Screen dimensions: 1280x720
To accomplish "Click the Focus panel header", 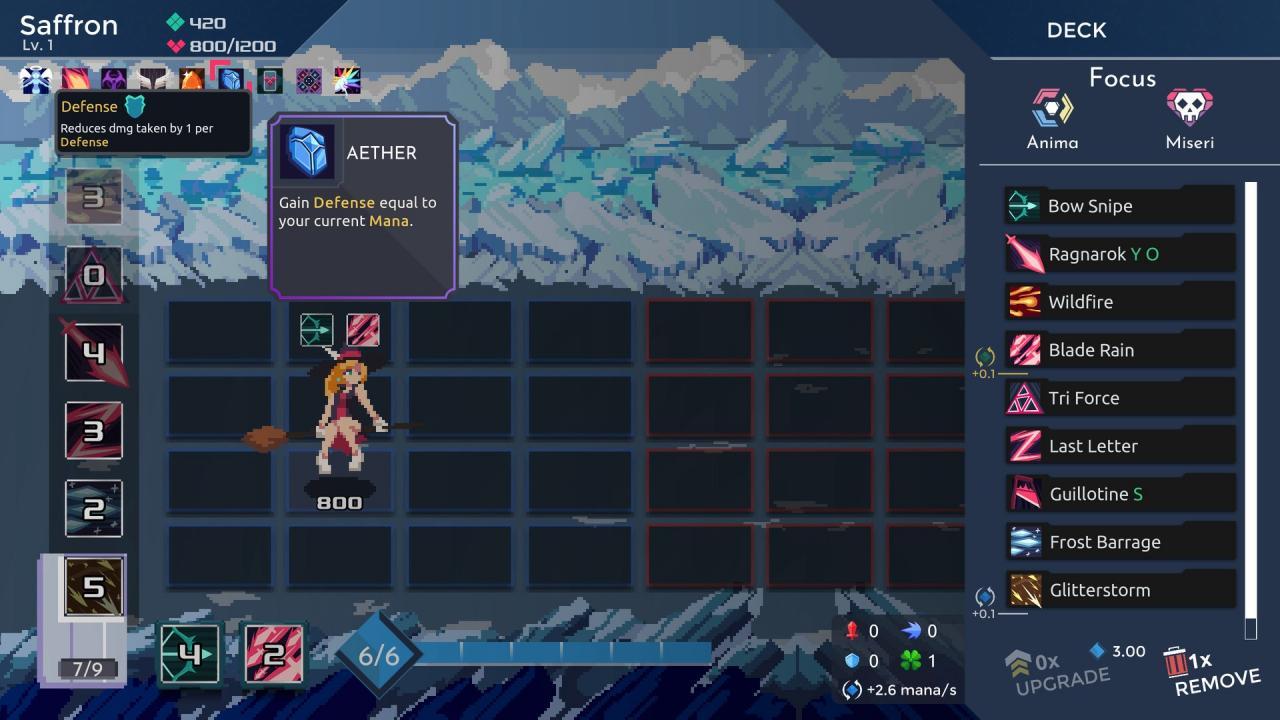I will click(1121, 78).
